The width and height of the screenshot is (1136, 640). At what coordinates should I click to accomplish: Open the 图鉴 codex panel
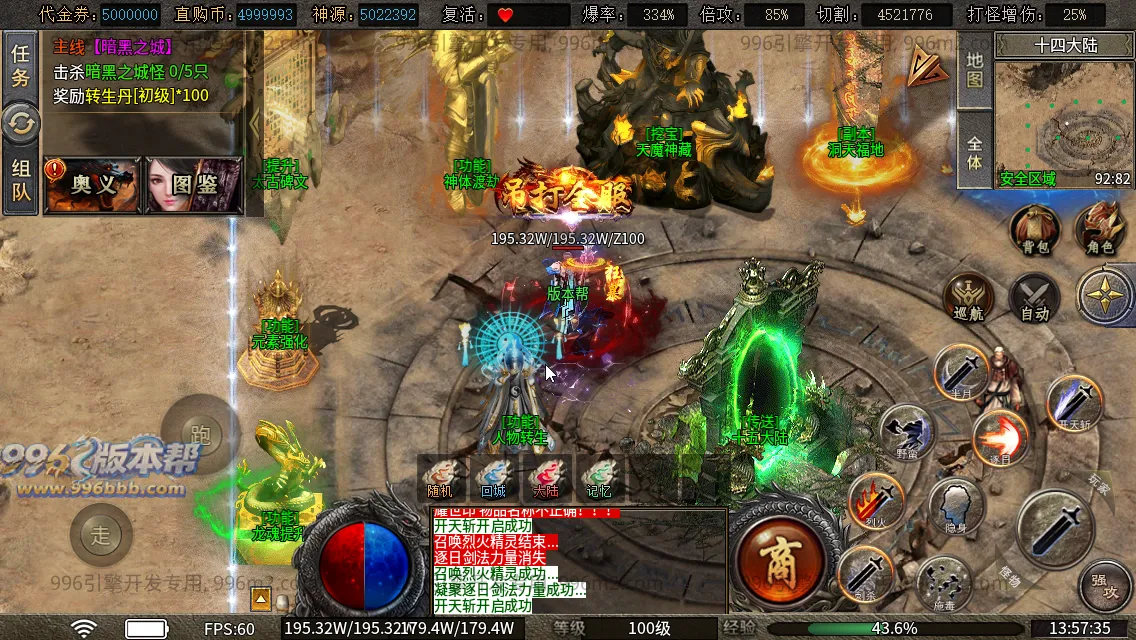point(194,185)
